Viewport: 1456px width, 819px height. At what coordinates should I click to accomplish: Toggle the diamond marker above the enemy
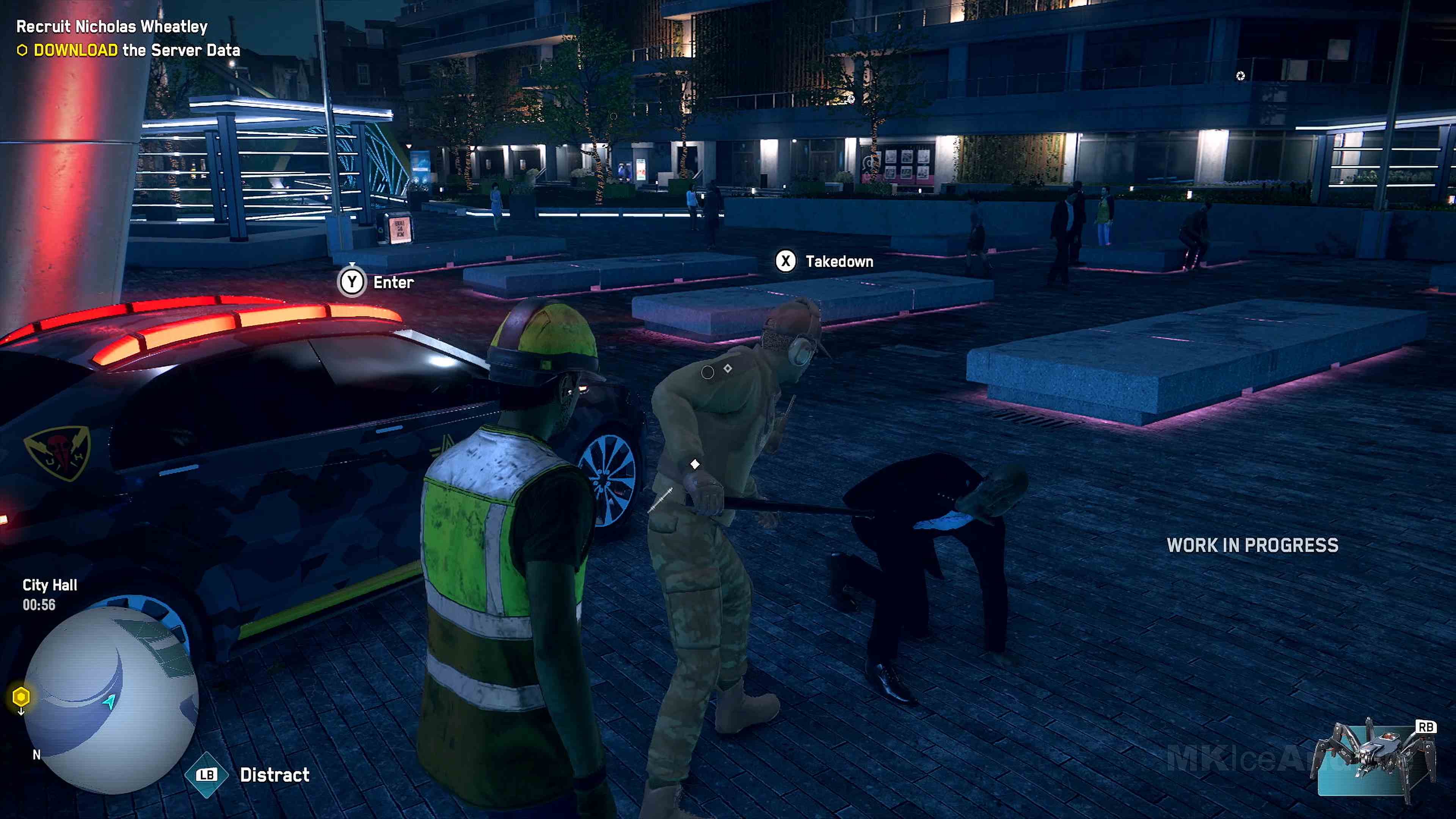[x=695, y=463]
